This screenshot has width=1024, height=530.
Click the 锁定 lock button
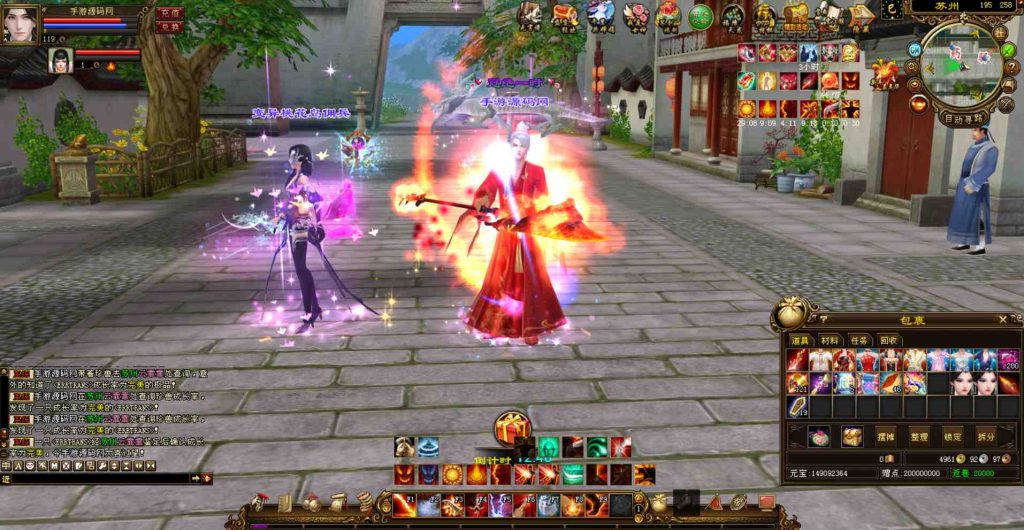click(953, 437)
